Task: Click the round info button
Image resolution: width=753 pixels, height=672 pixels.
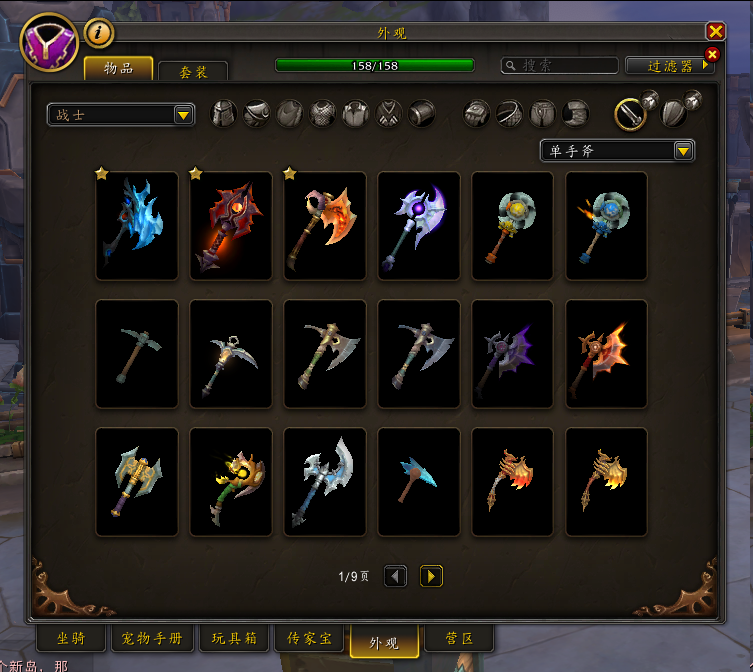Action: (98, 33)
